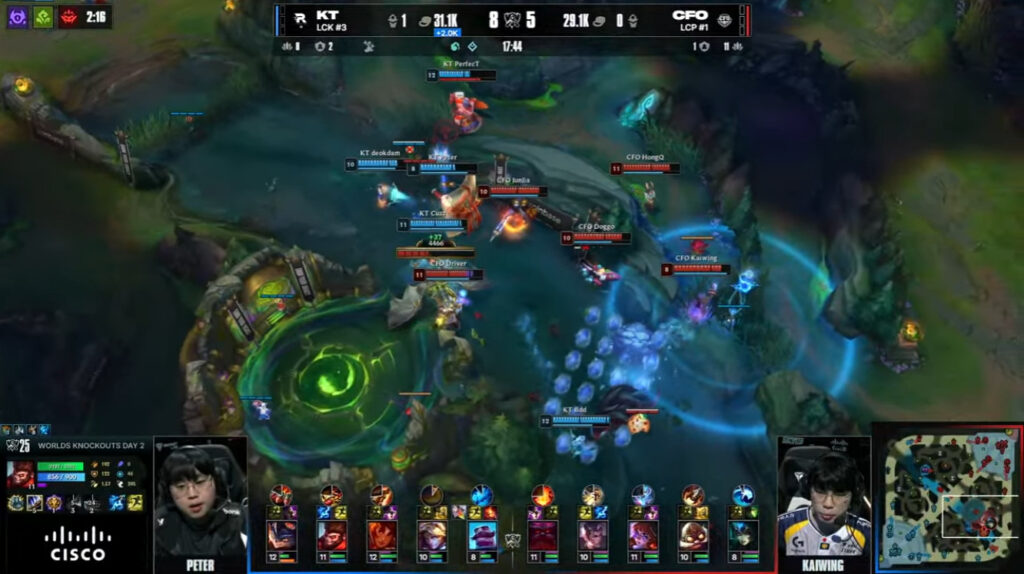Click the green objective icon in top-left tracker
Image resolution: width=1024 pixels, height=574 pixels.
(x=43, y=17)
